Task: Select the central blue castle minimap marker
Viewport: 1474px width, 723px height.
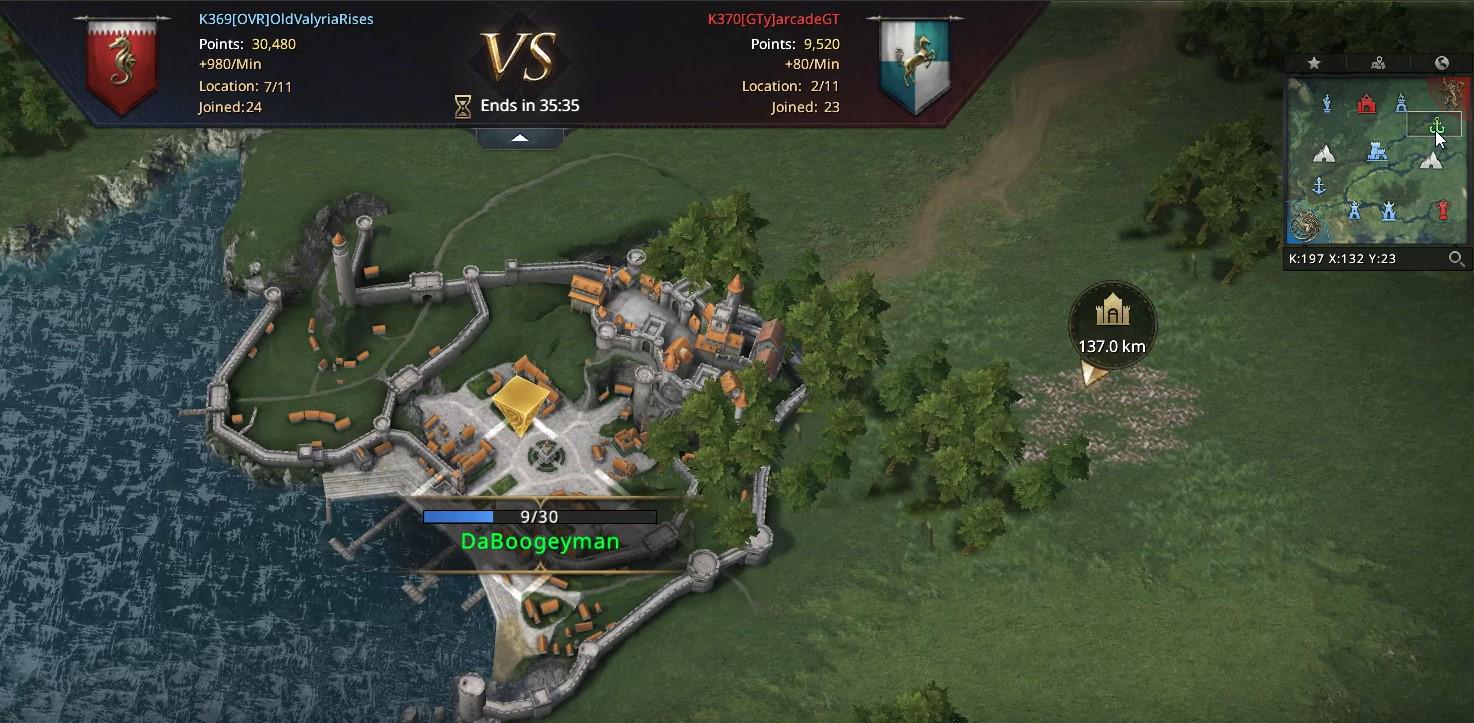Action: [1377, 152]
